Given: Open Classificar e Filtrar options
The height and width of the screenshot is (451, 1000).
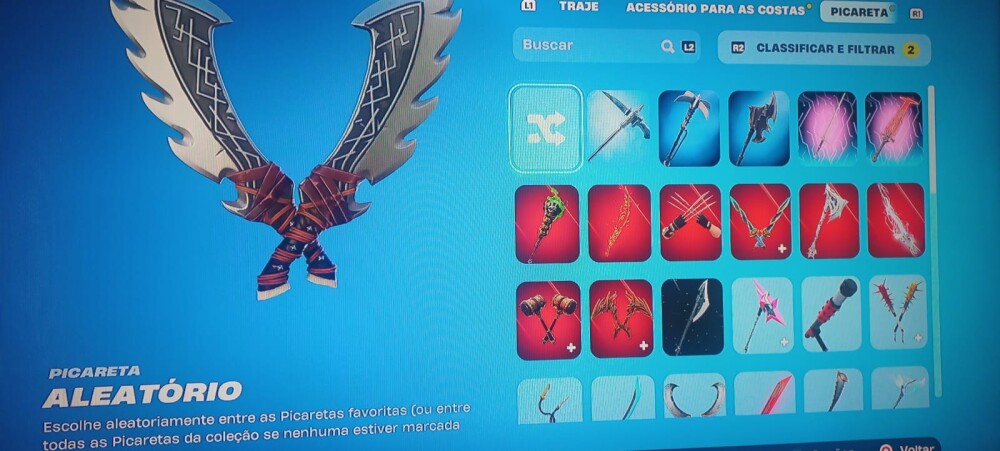Looking at the screenshot, I should pyautogui.click(x=823, y=48).
